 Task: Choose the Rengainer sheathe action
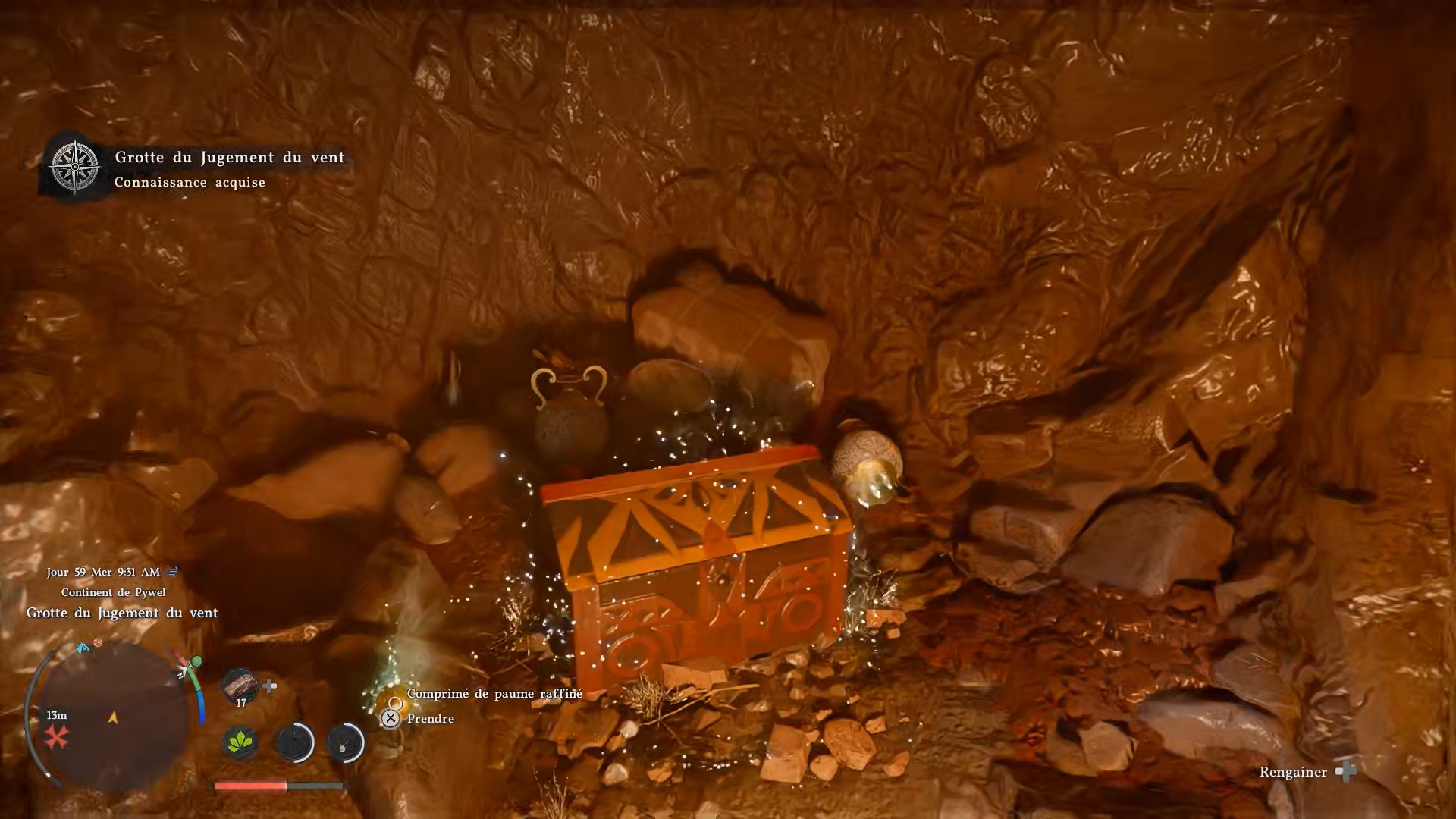(1293, 772)
